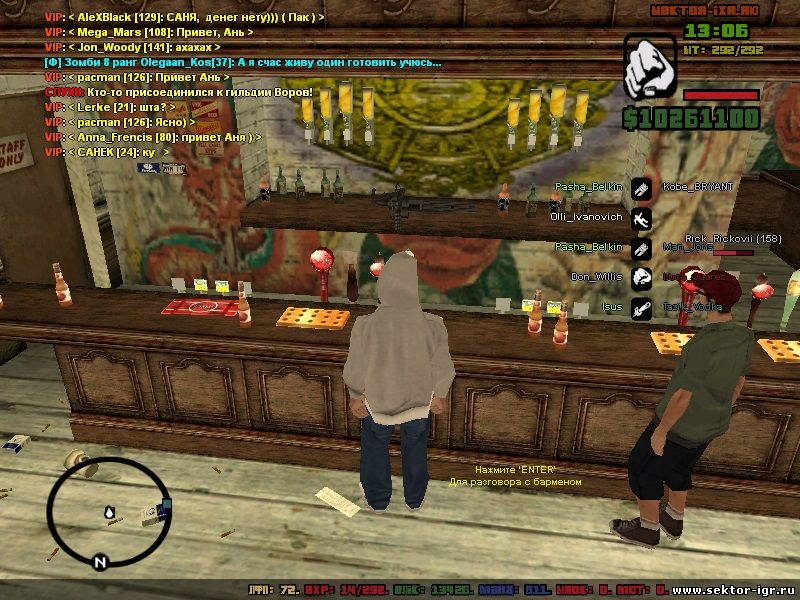This screenshot has width=800, height=600.
Task: Select the fist kill icon beside Don_Willis
Action: coord(641,277)
